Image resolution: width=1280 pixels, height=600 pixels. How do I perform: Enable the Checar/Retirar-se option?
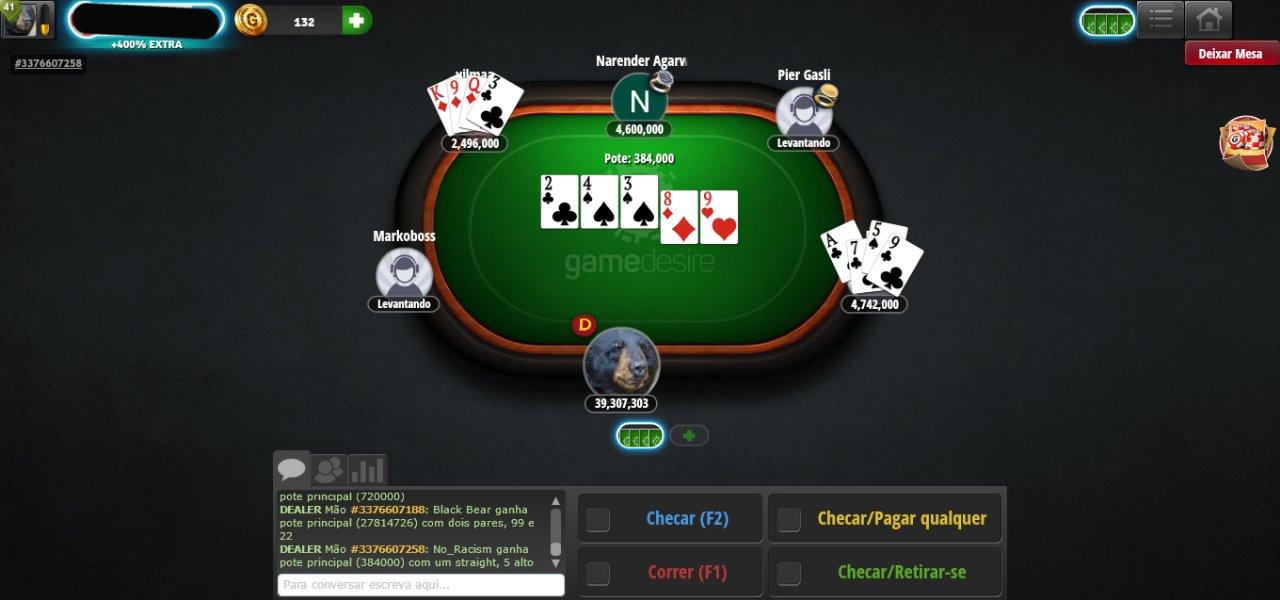tap(789, 573)
